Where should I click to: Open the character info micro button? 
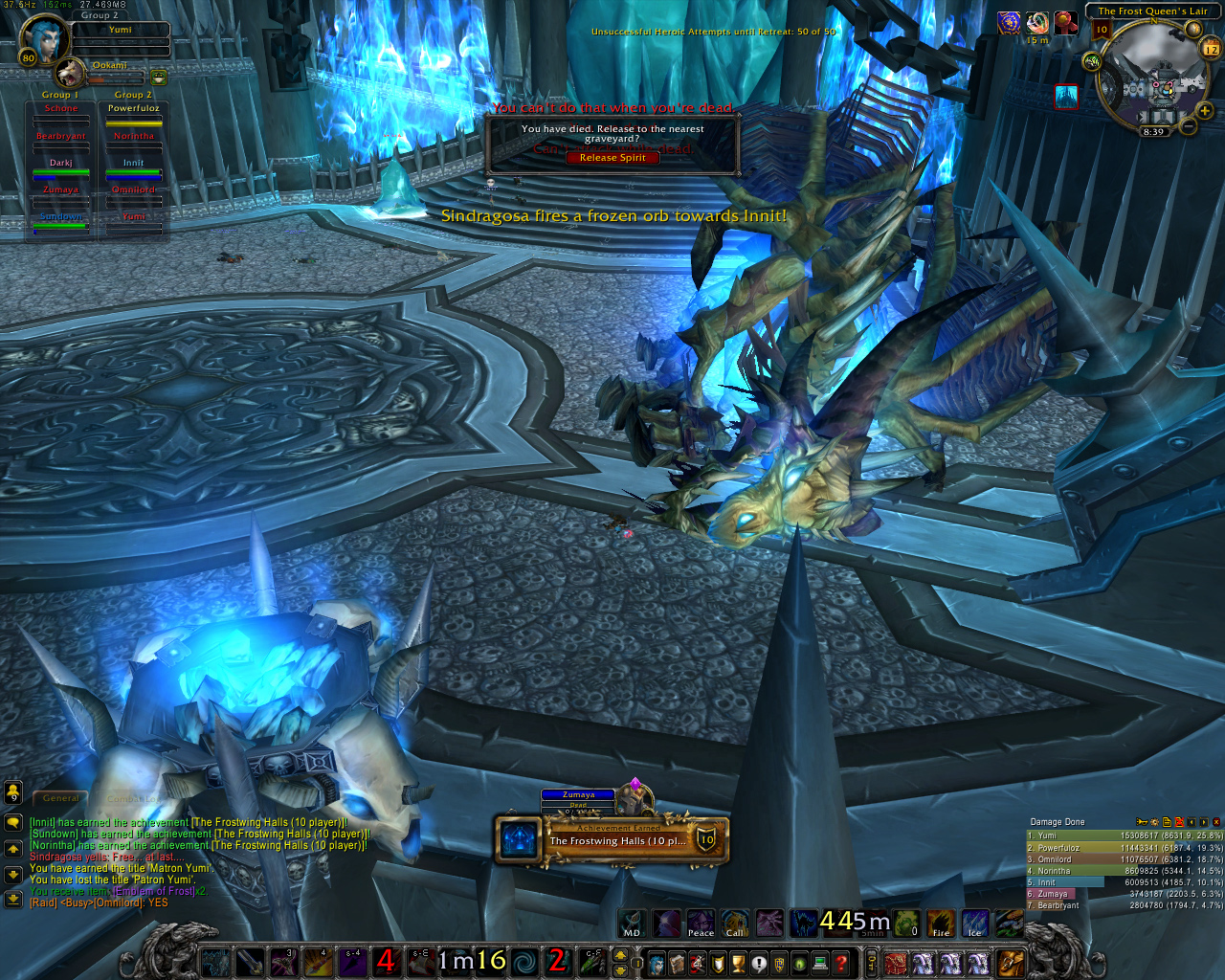pyautogui.click(x=656, y=962)
